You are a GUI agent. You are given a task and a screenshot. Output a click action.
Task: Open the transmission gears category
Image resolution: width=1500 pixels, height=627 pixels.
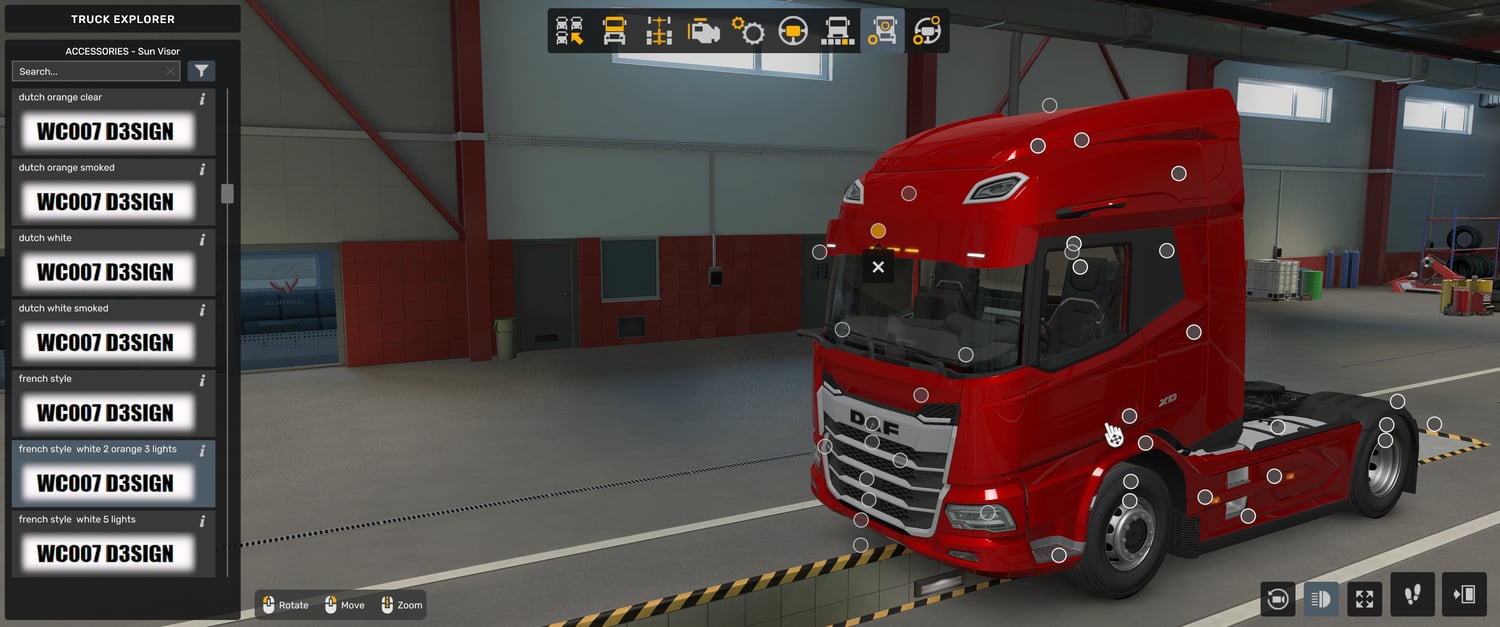748,31
